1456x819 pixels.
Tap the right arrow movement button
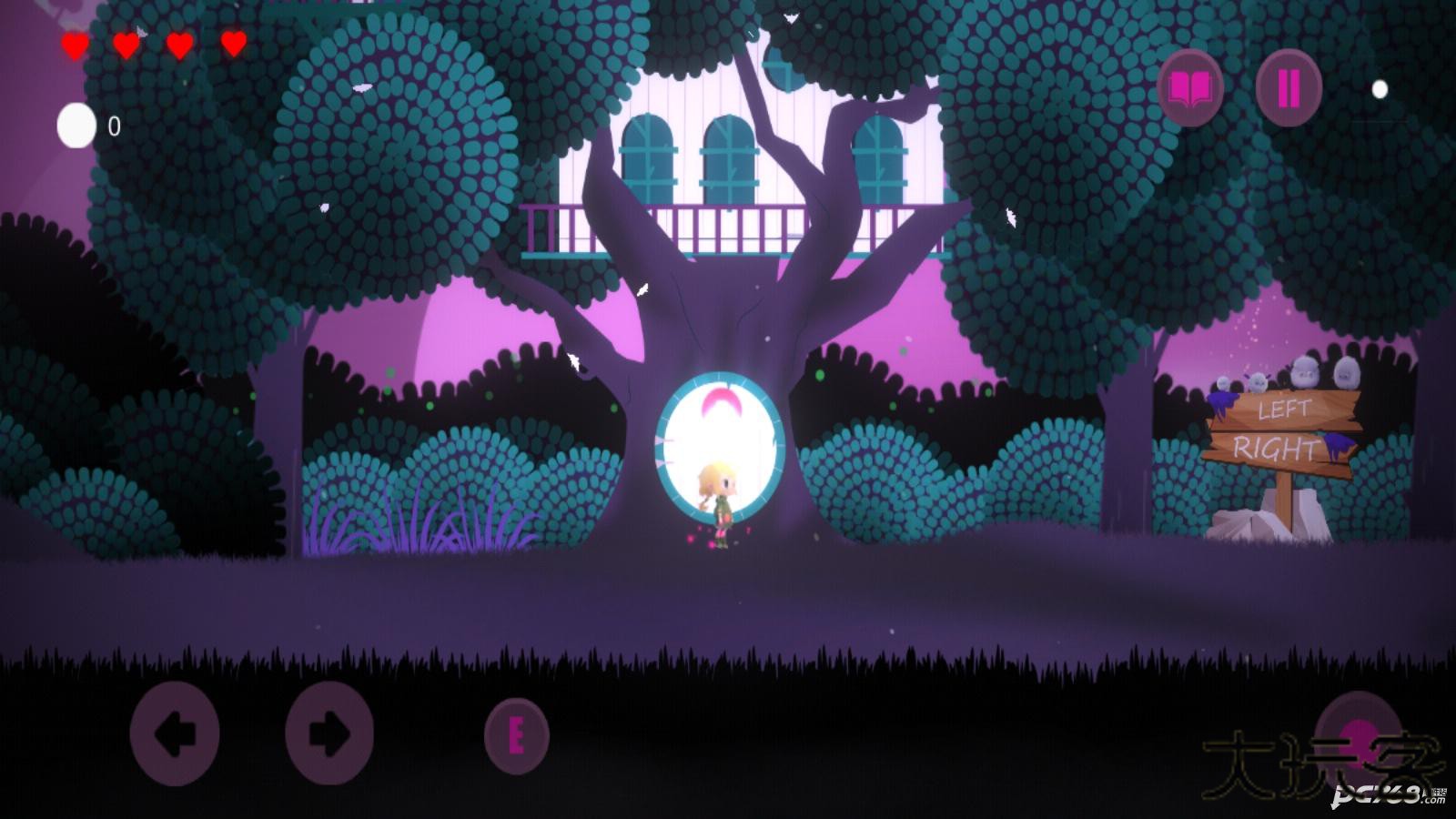pos(329,733)
